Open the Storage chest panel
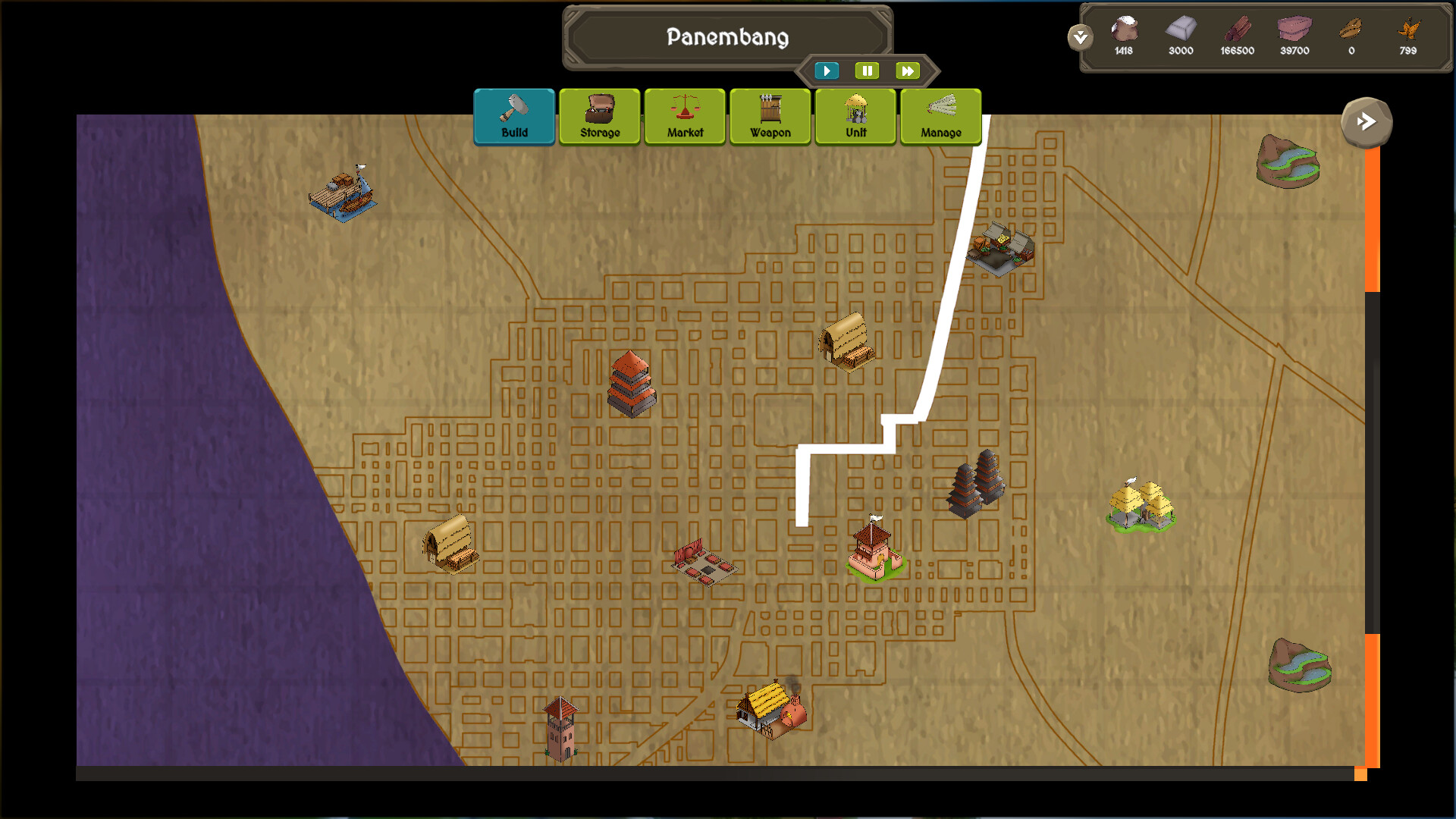Image resolution: width=1456 pixels, height=819 pixels. click(599, 116)
